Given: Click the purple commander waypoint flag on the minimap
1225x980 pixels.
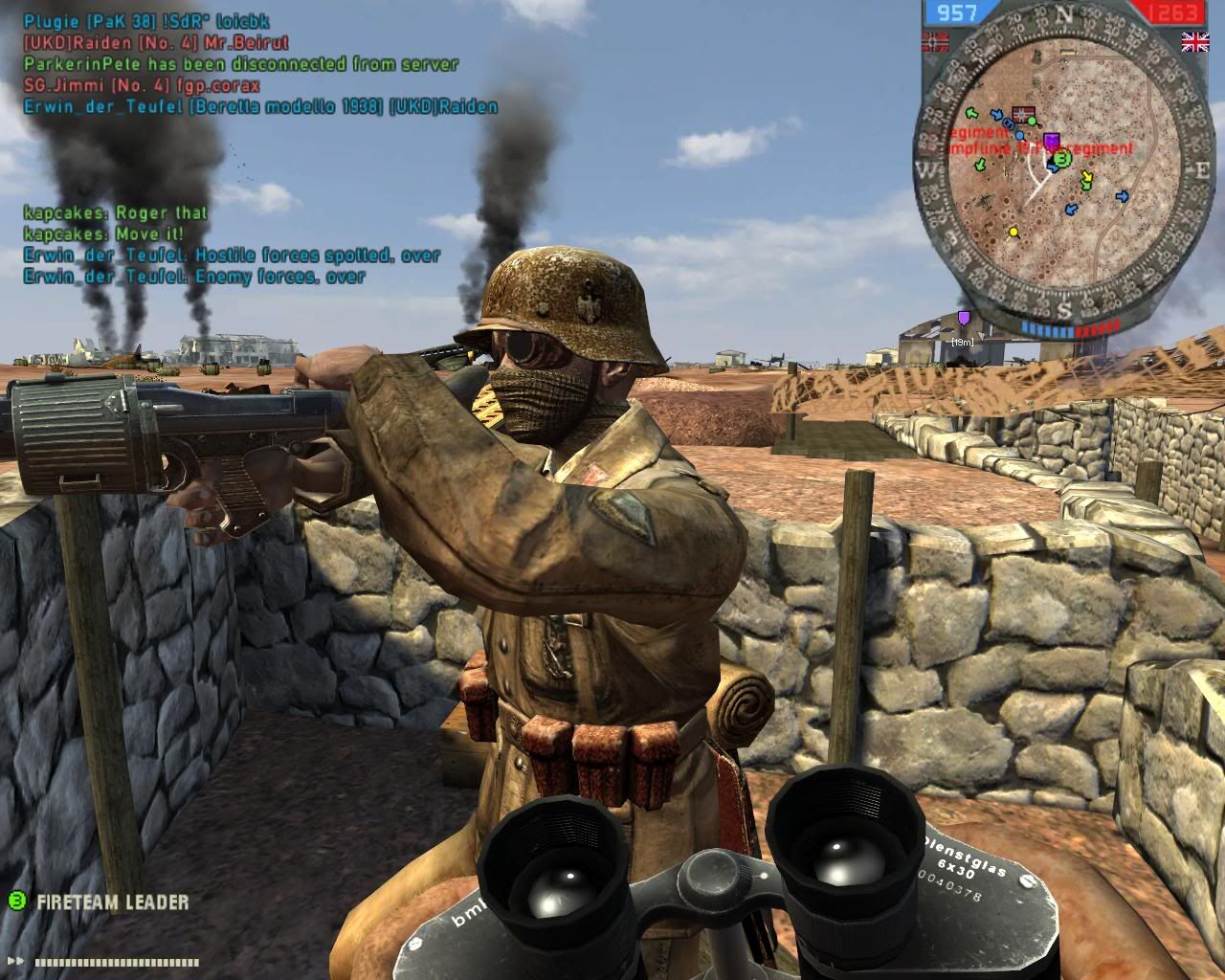Looking at the screenshot, I should pyautogui.click(x=1052, y=140).
